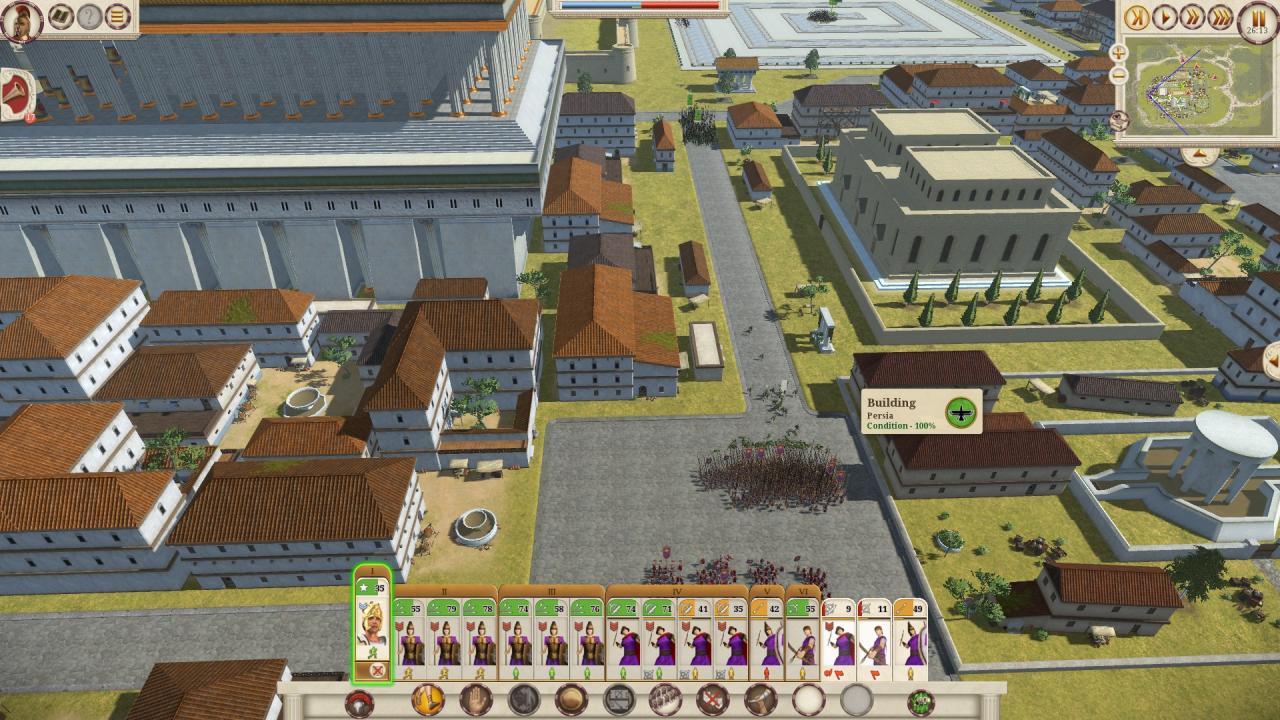
Task: Toggle the run order running-legs button
Action: 428,701
